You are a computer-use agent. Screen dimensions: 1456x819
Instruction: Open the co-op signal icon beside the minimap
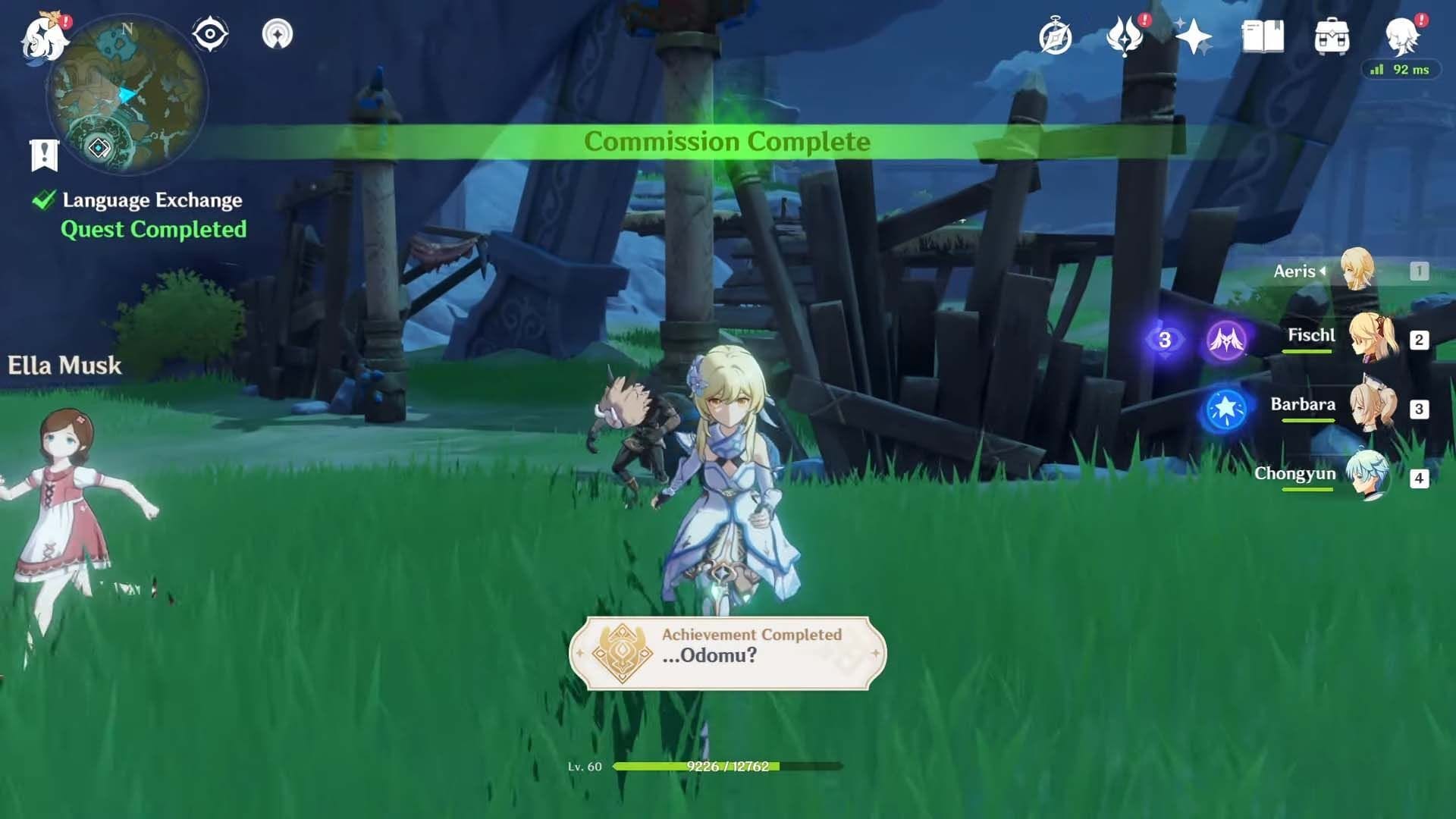pos(278,34)
